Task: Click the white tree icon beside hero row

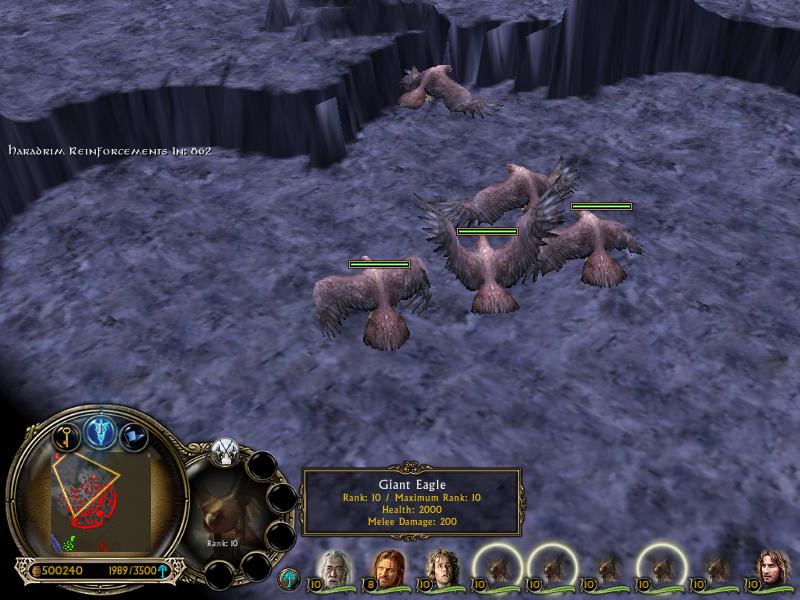Action: click(x=290, y=578)
